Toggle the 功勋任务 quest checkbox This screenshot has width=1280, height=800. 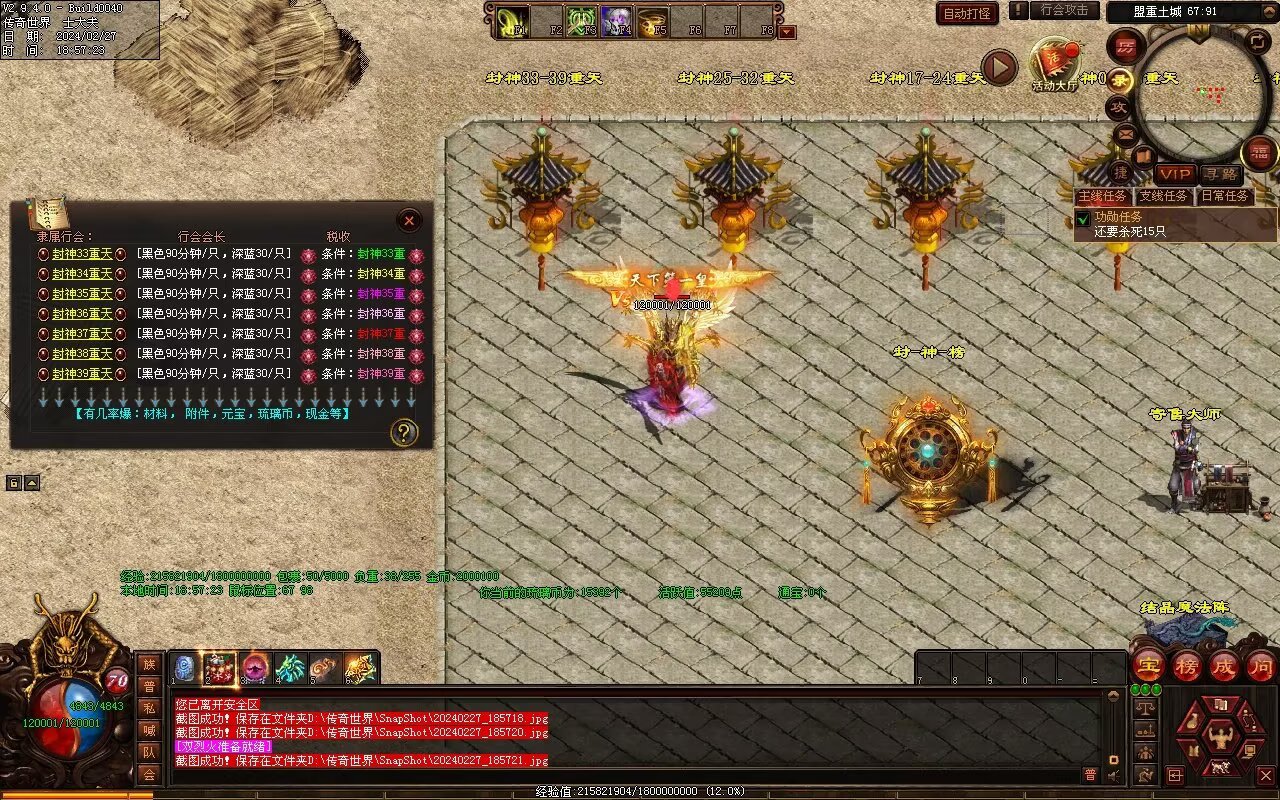coord(1083,217)
